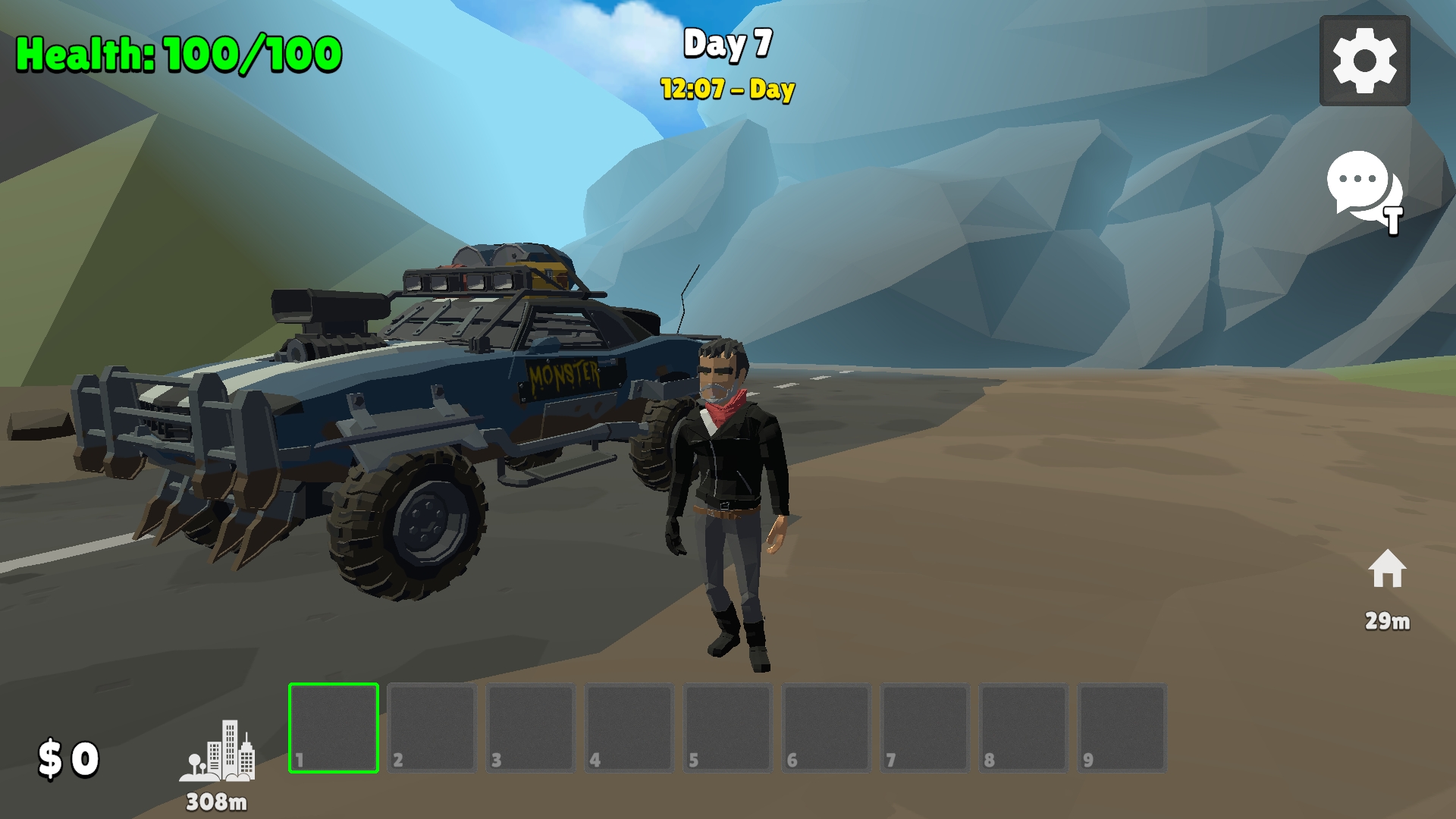Click the Day 7 header text
Image resolution: width=1456 pixels, height=819 pixels.
coord(726,45)
